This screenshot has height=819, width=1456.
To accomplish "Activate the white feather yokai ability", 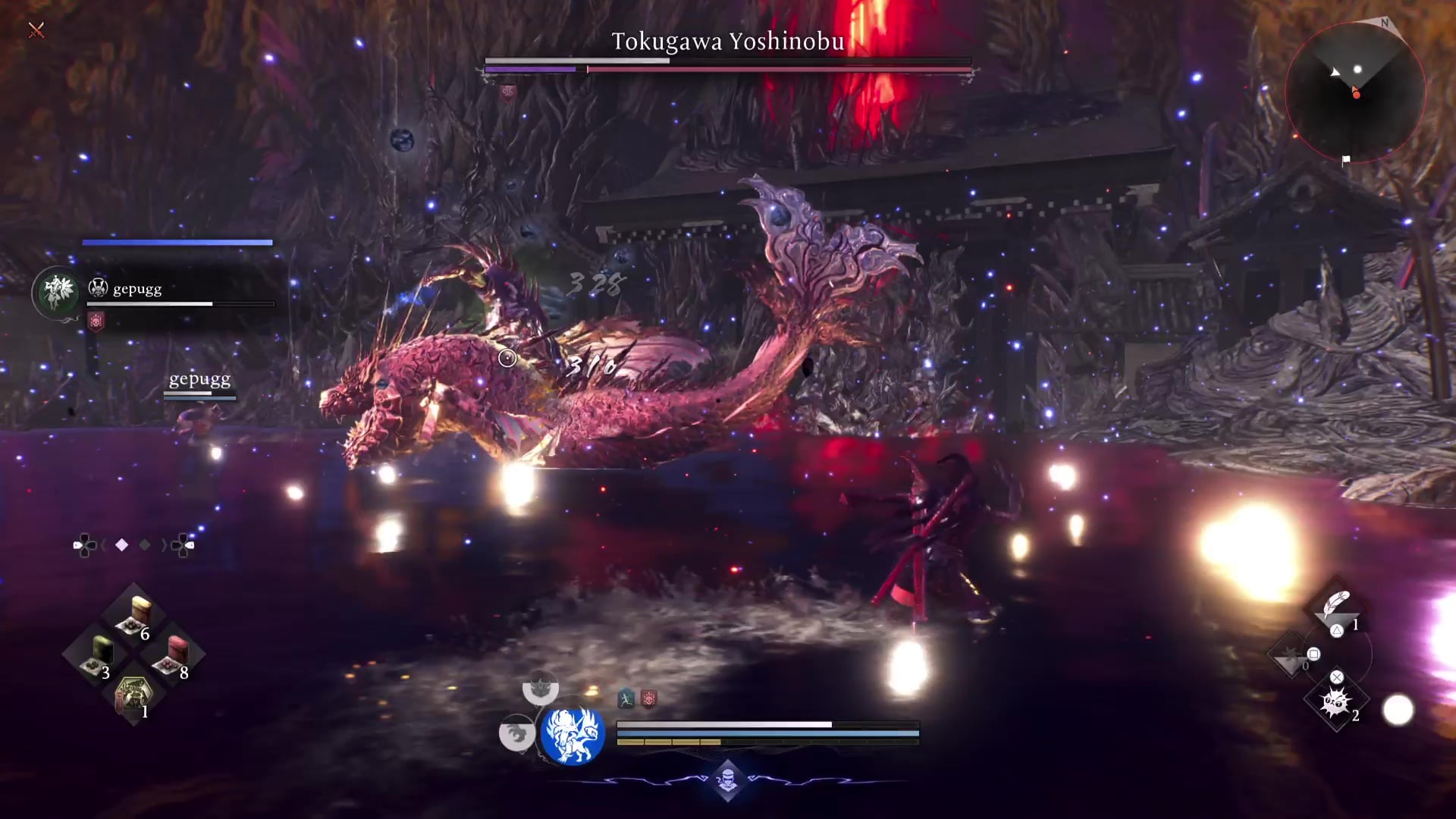I will (x=1336, y=607).
